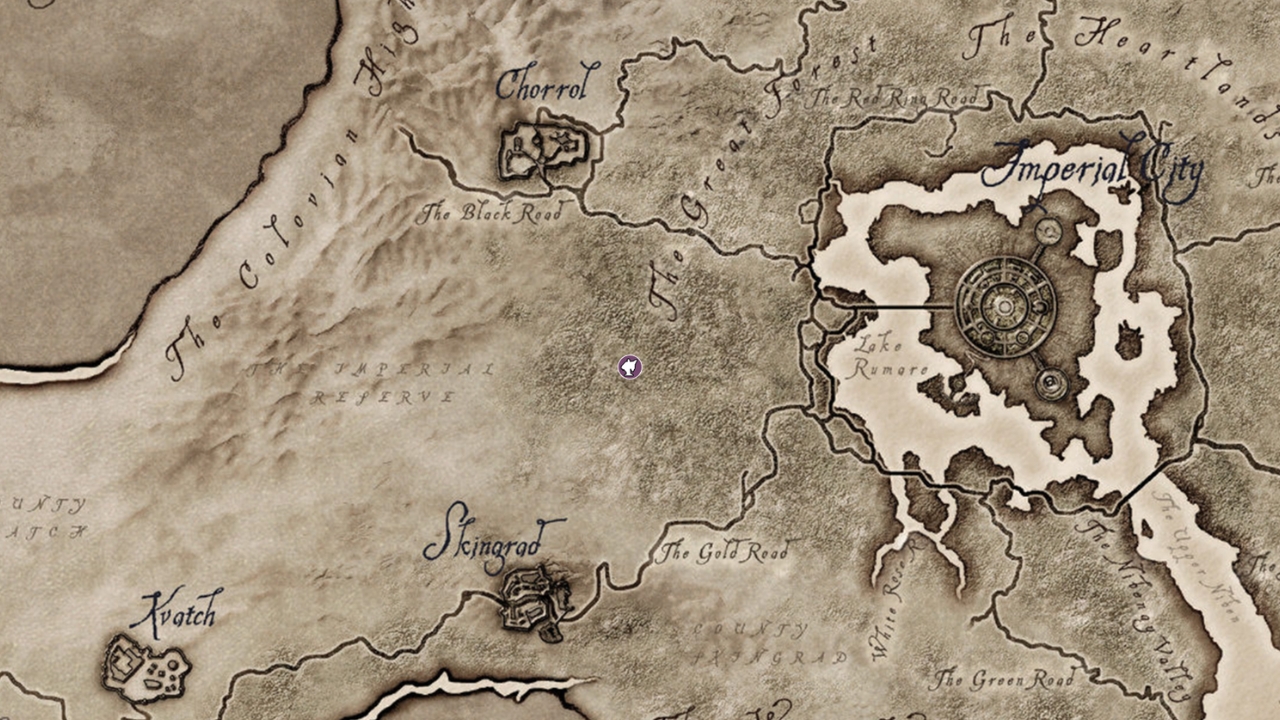Click The Black Road label
This screenshot has height=720, width=1280.
point(494,212)
